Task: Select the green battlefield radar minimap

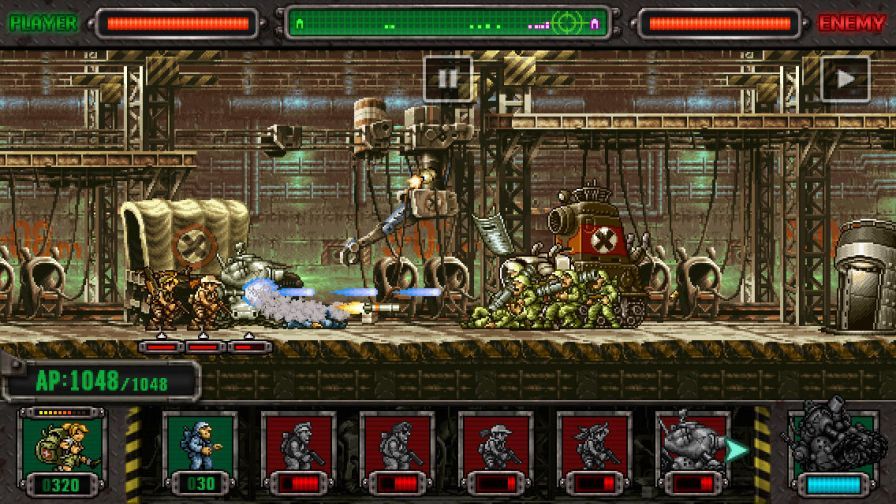Action: [446, 23]
